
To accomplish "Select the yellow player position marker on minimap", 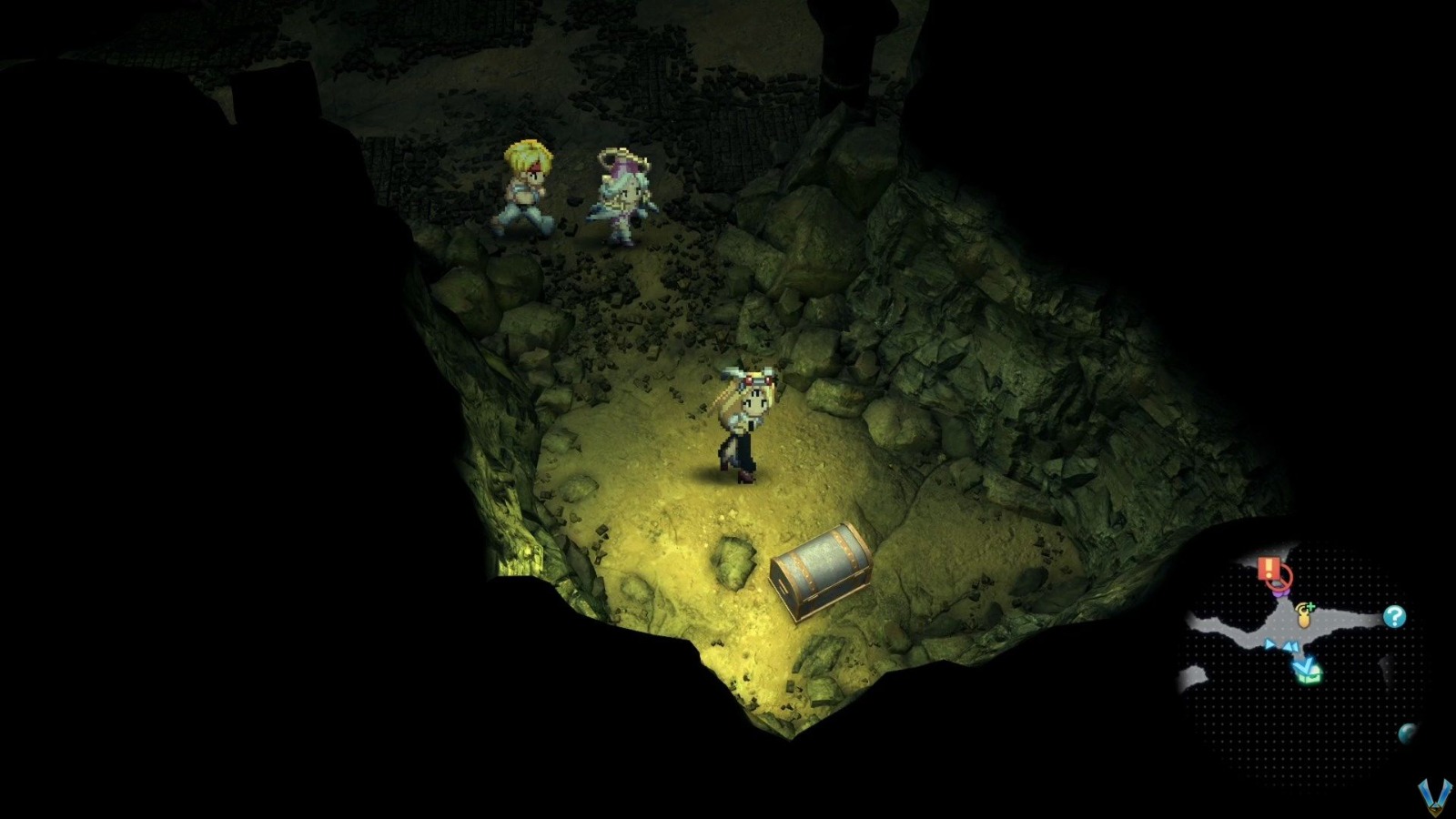I will [x=1304, y=619].
